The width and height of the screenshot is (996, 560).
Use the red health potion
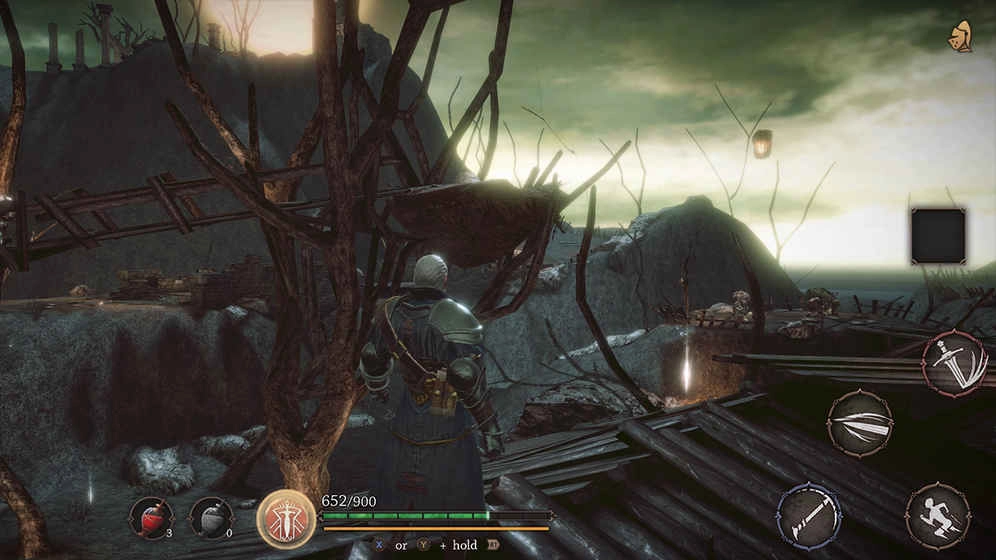[x=151, y=517]
